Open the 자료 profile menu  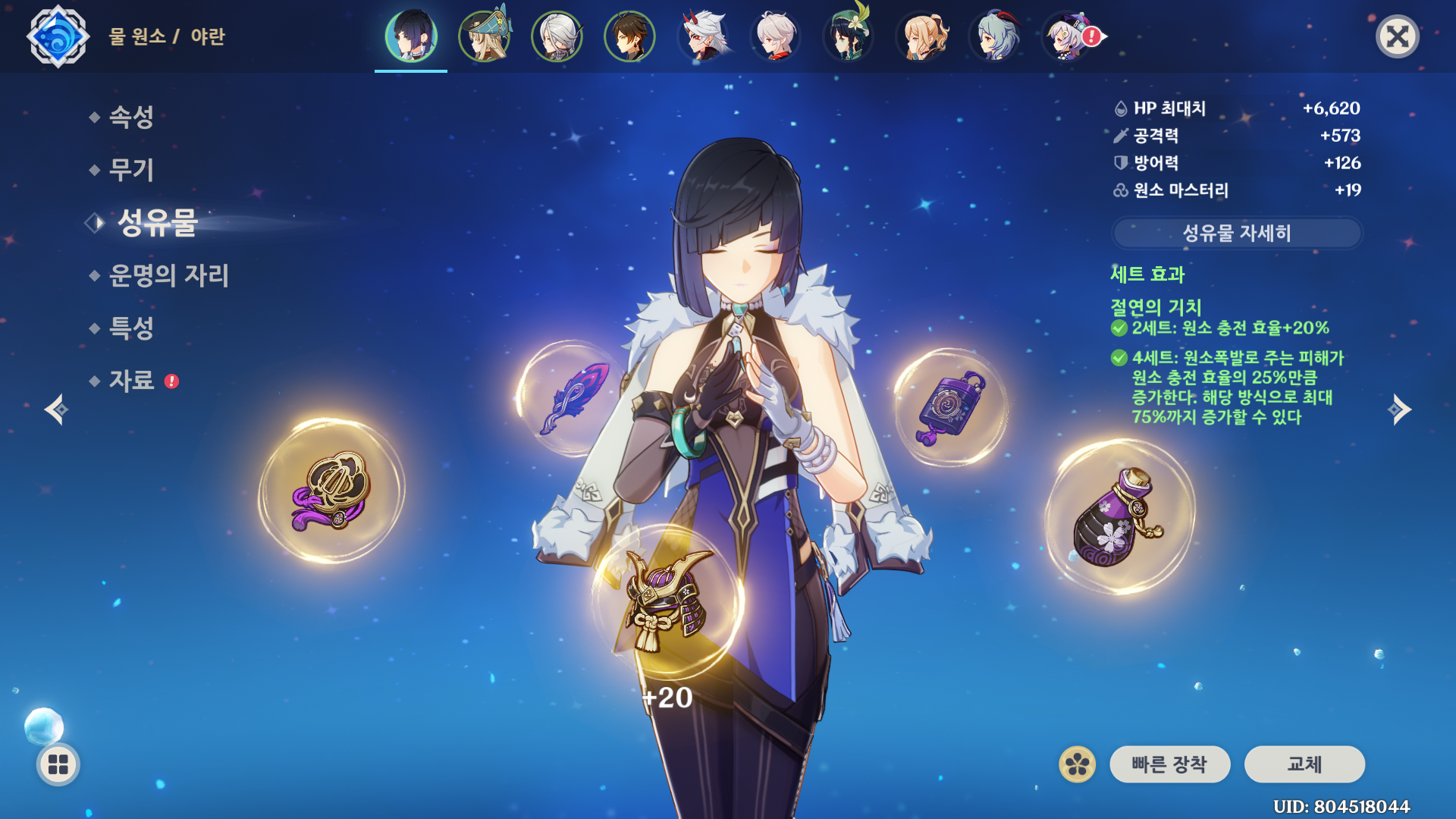coord(131,381)
